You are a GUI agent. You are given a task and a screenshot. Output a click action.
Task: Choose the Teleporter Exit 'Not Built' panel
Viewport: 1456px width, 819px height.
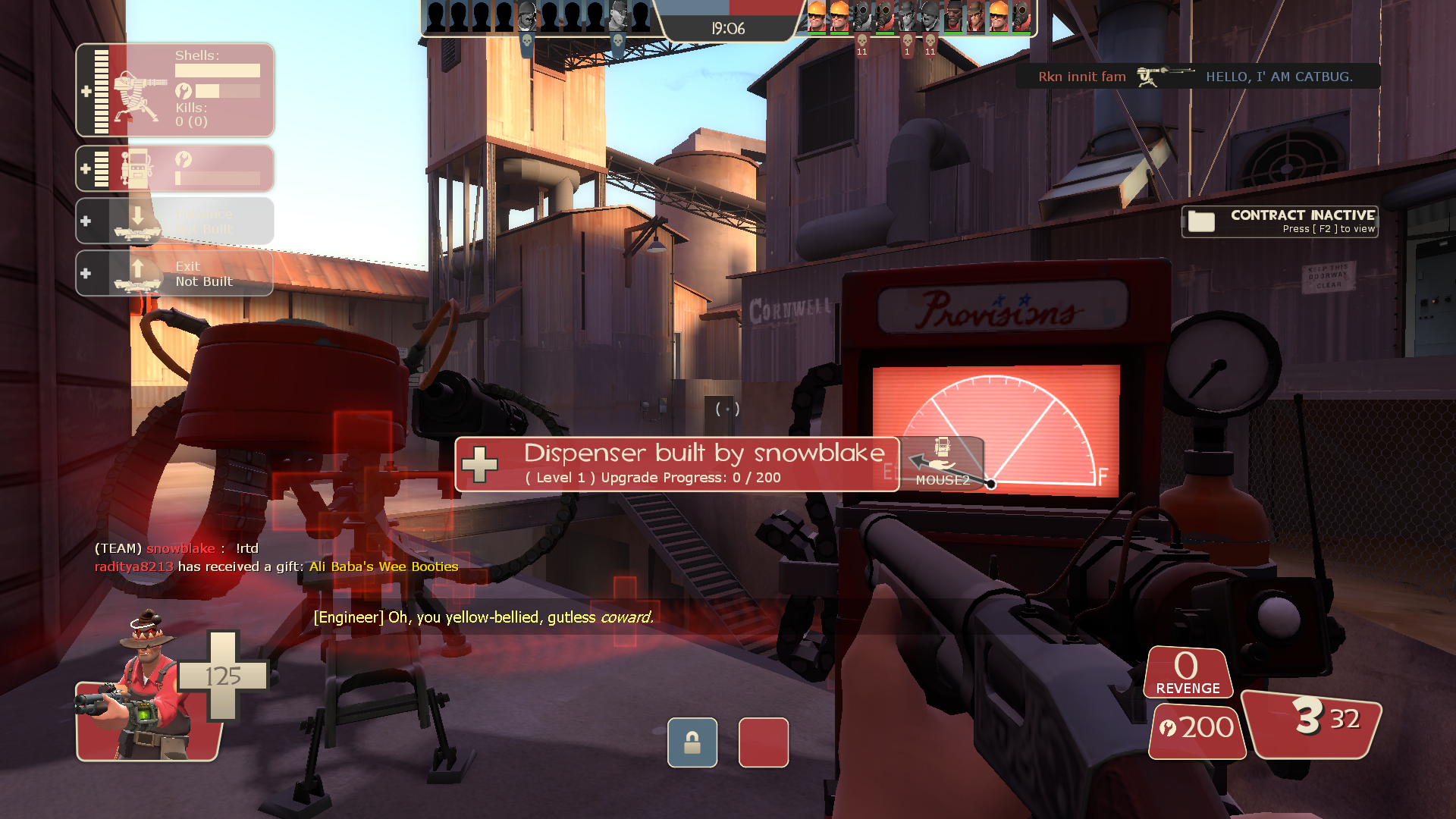click(x=175, y=273)
